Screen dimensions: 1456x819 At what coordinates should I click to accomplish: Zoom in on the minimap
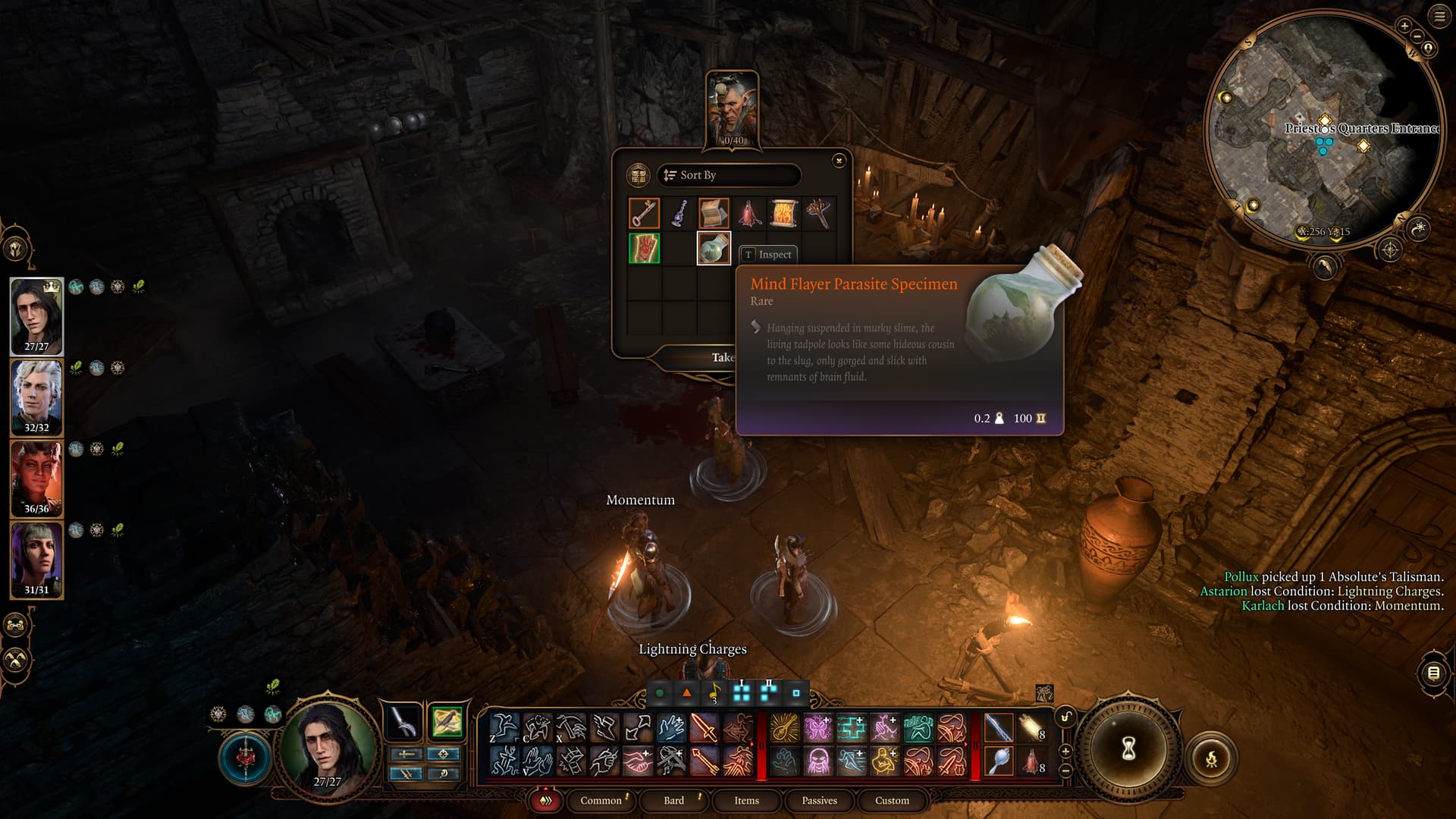[1404, 26]
